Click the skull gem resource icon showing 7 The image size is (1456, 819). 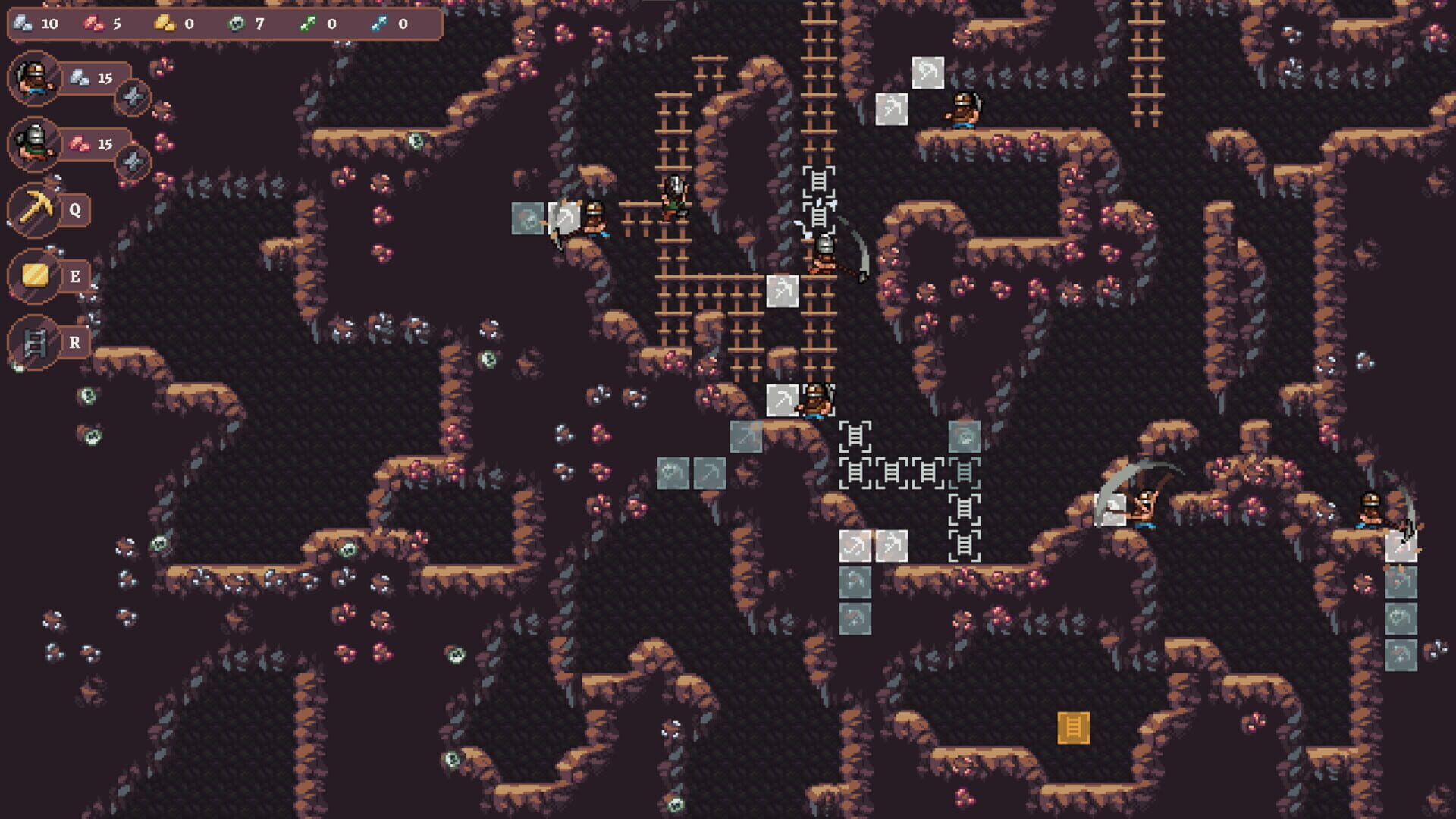click(237, 23)
